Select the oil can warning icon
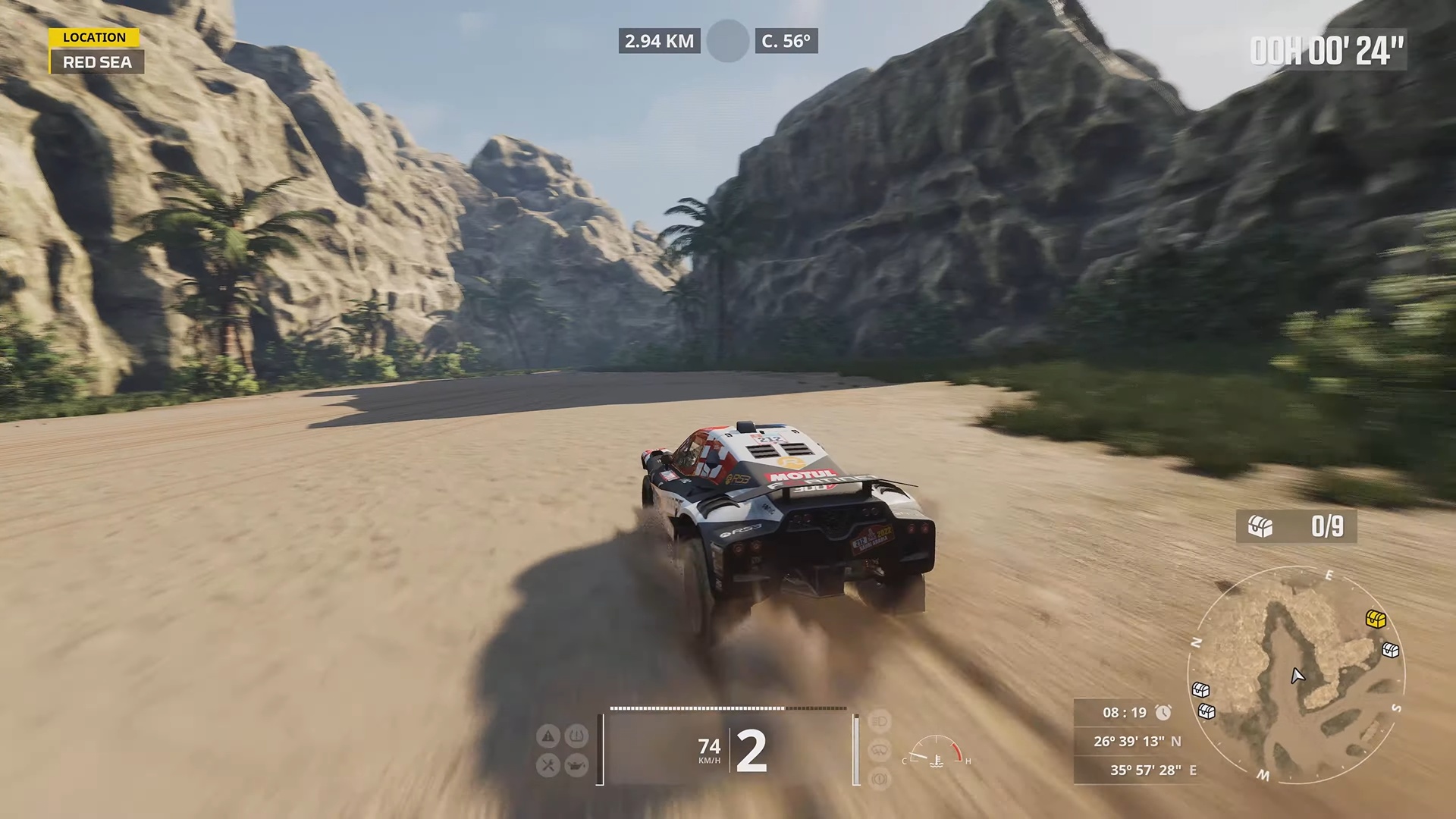The image size is (1456, 819). pos(577,764)
